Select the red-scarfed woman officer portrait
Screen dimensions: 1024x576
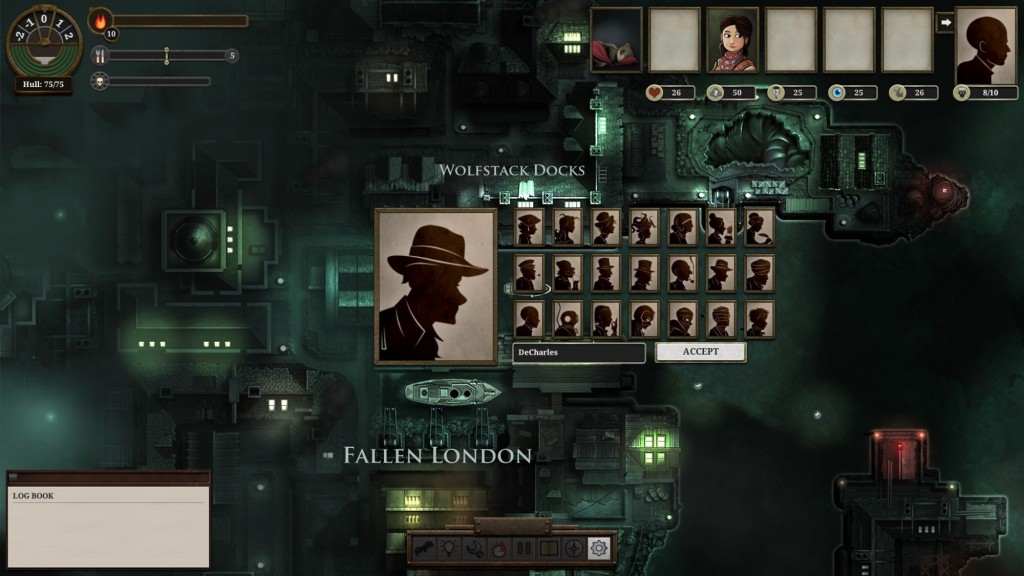(732, 40)
